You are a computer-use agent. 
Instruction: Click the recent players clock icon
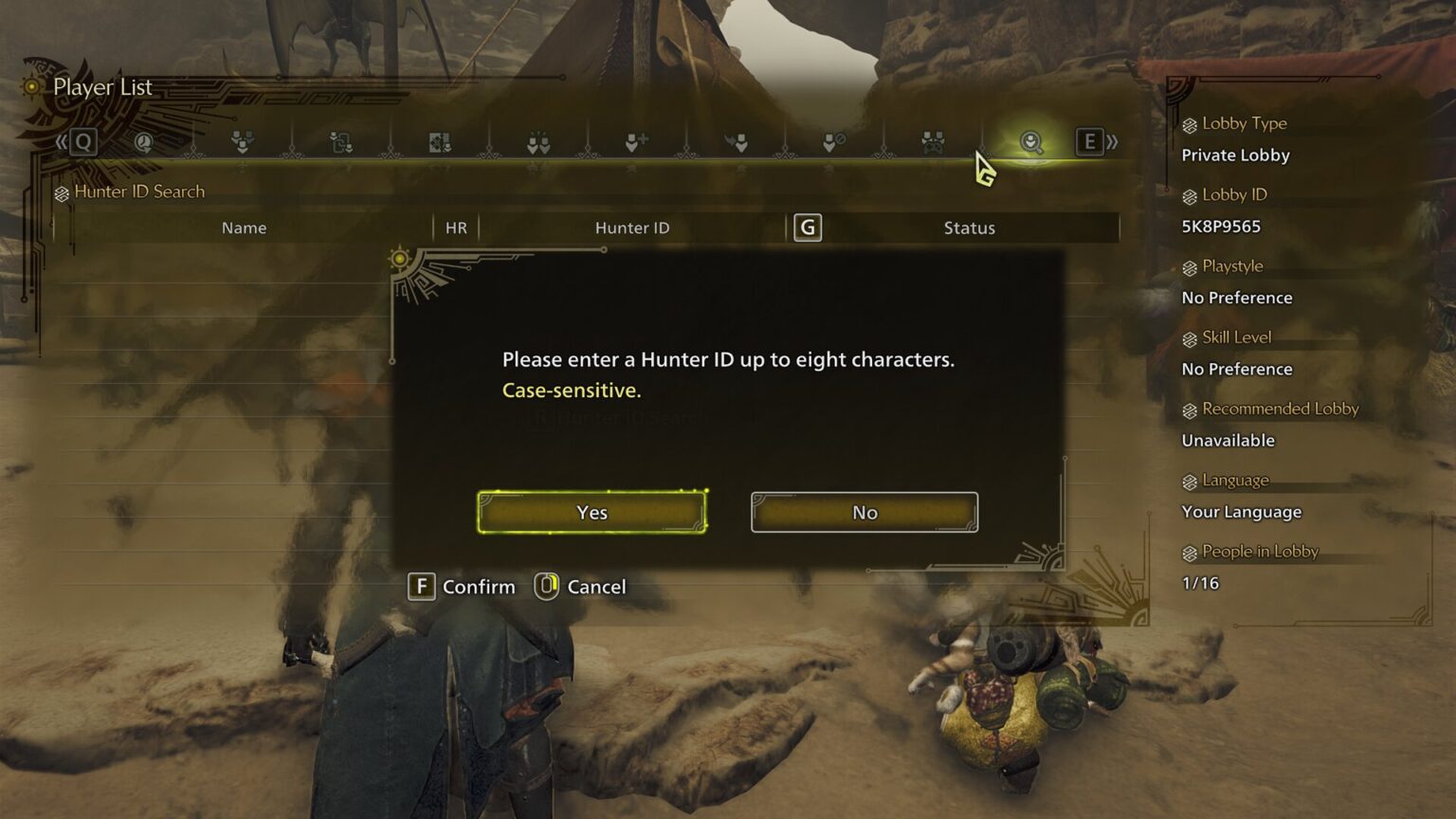(x=143, y=142)
